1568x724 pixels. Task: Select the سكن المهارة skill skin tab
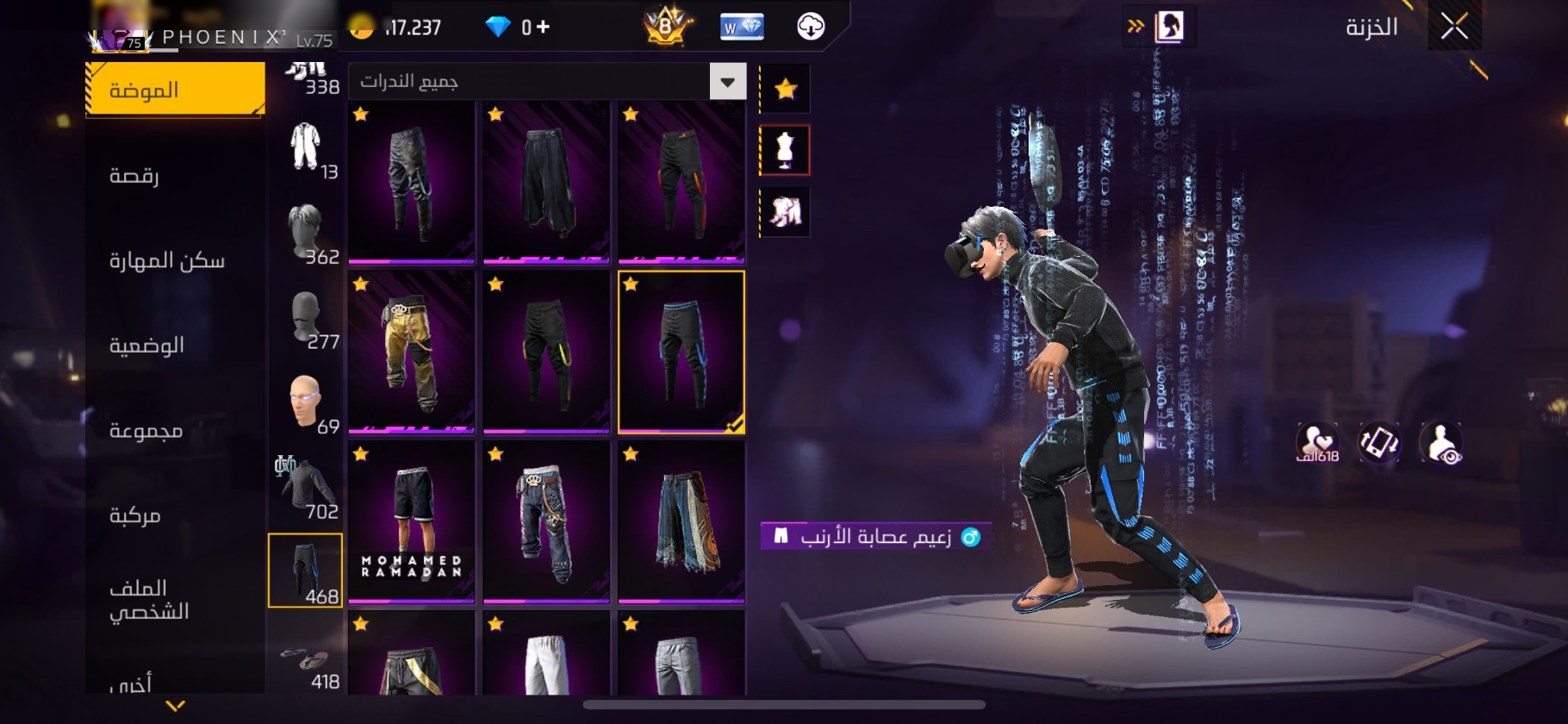tap(166, 260)
